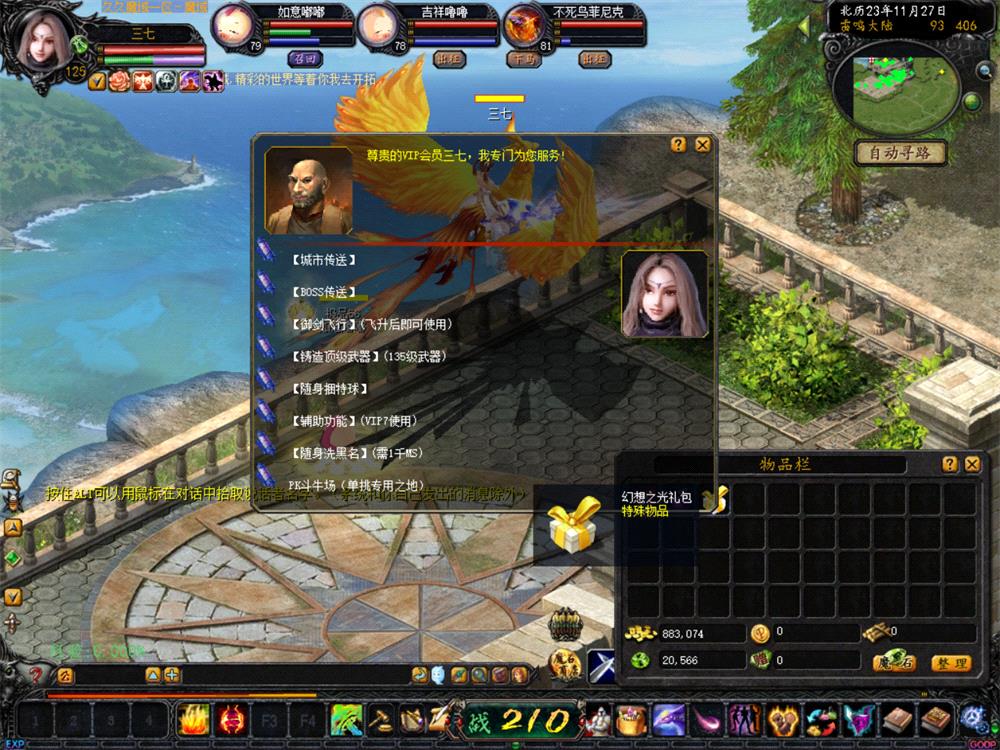Select the 不死鸟菲尼克斯 phoenix pet portrait
Screen dimensions: 1000x750
coord(523,25)
